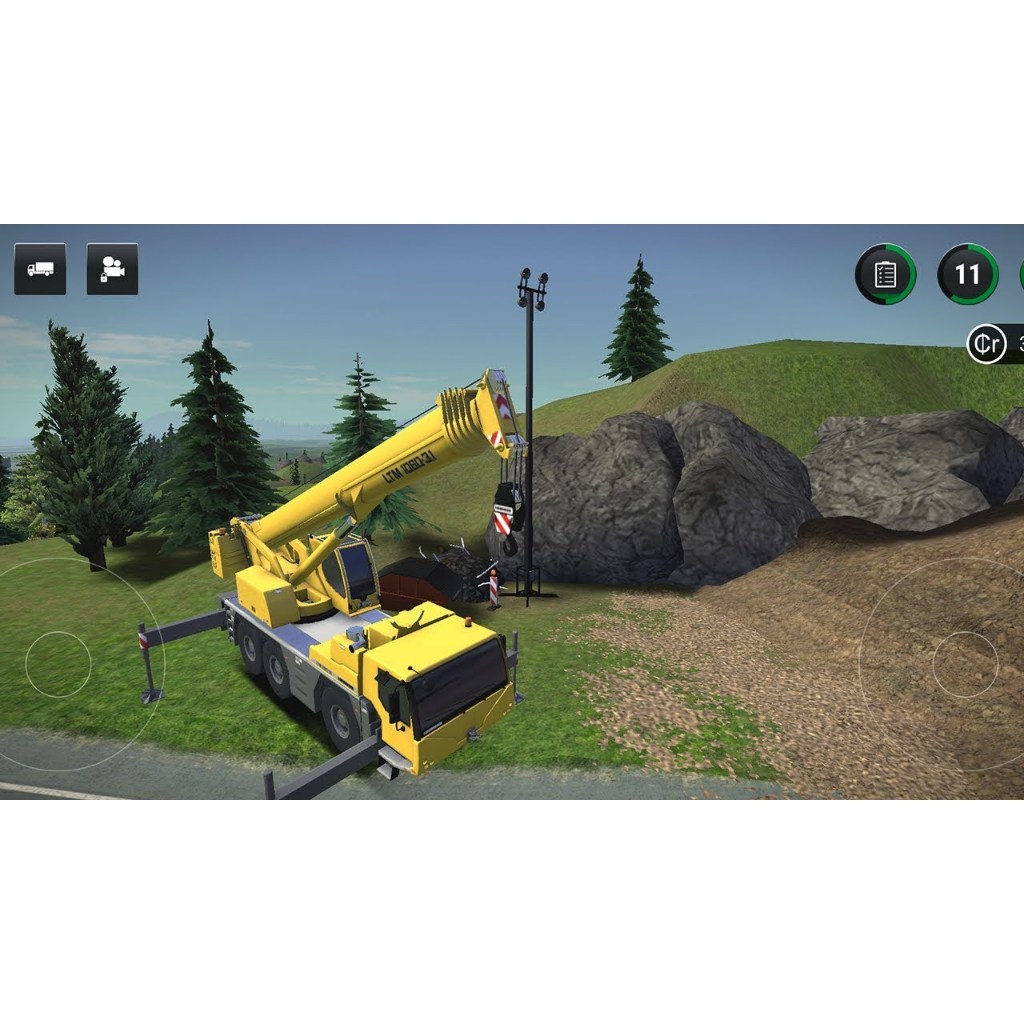Tap the level 11 progress badge
Image resolution: width=1024 pixels, height=1024 pixels.
click(x=967, y=274)
